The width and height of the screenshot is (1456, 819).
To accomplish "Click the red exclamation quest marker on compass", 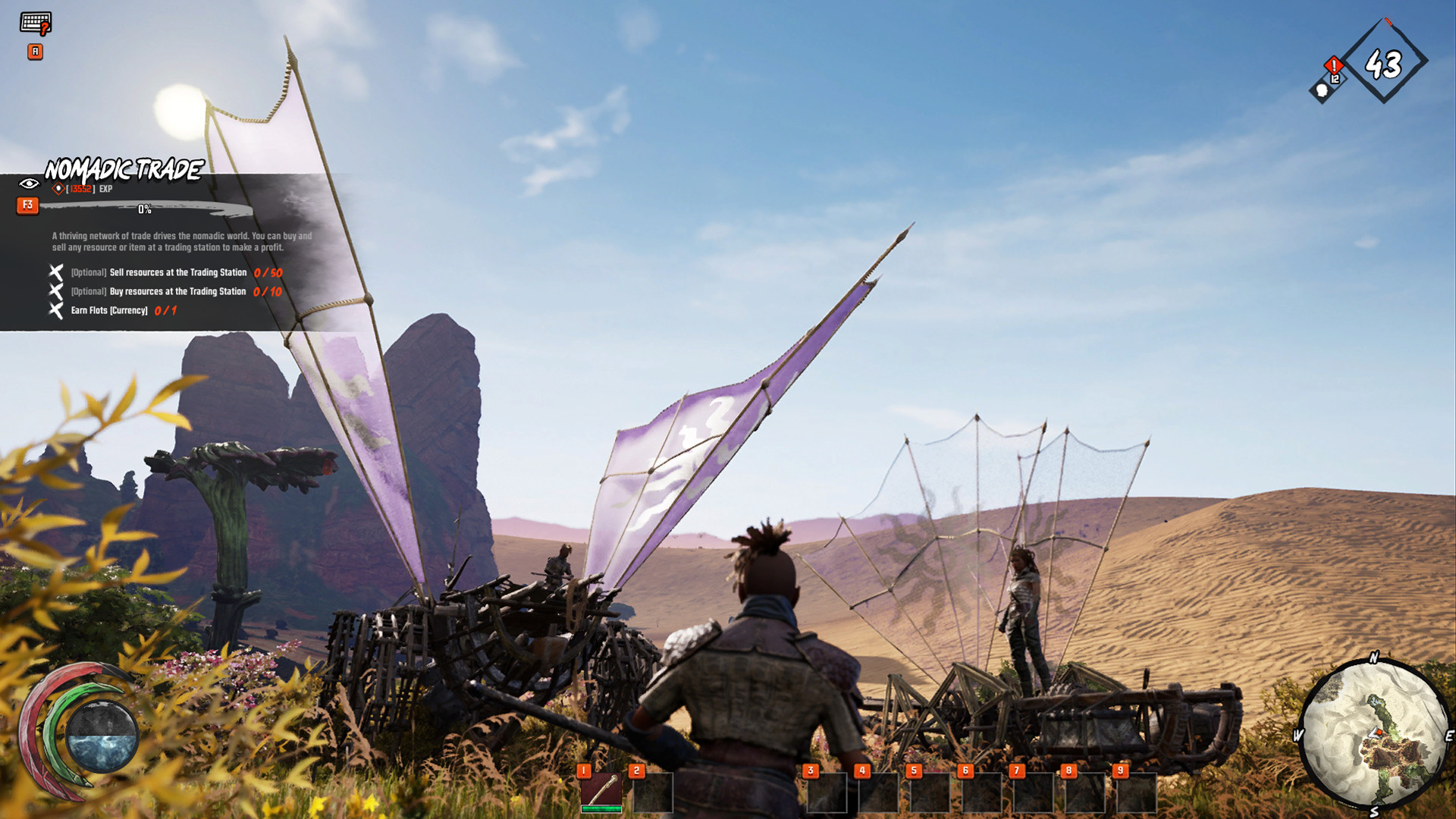I will pyautogui.click(x=1334, y=66).
